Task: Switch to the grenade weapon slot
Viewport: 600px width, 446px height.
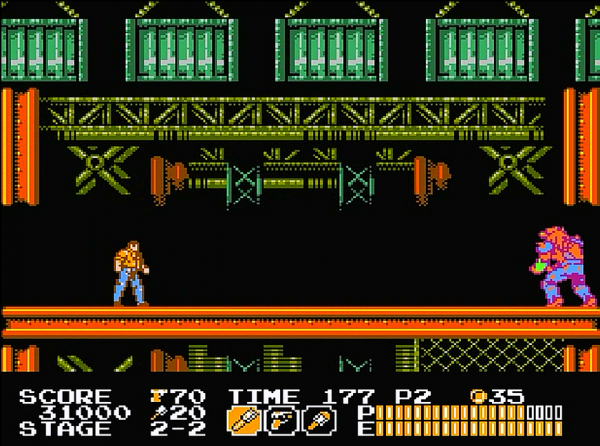Action: click(x=320, y=419)
